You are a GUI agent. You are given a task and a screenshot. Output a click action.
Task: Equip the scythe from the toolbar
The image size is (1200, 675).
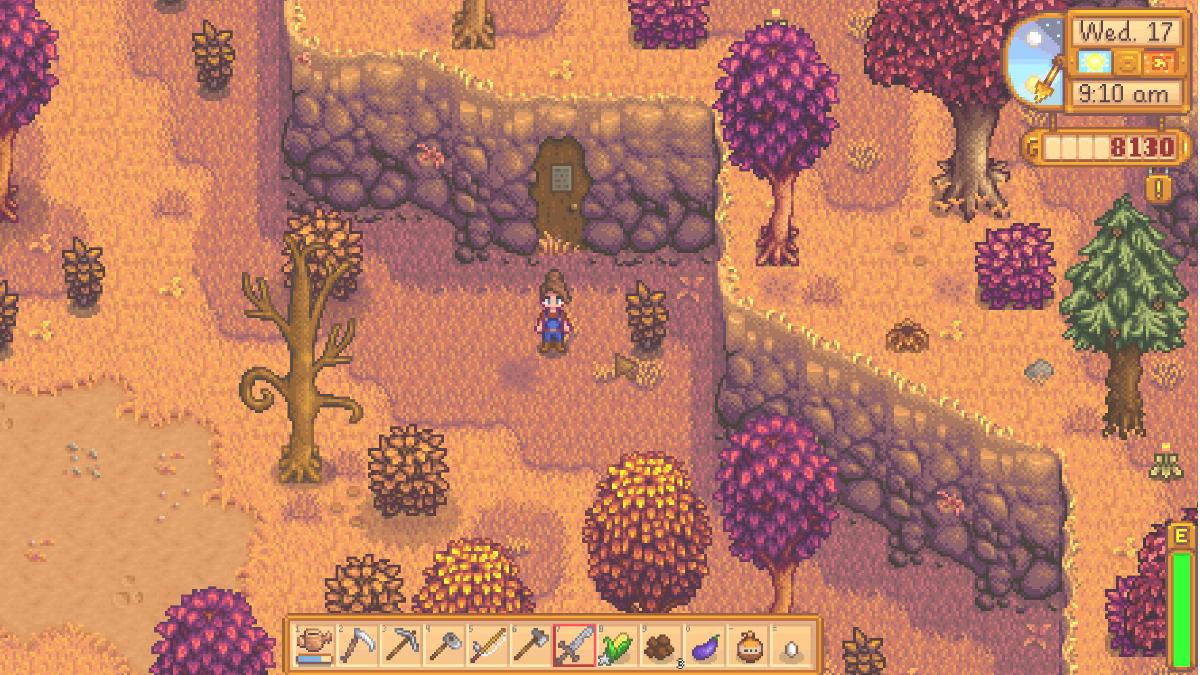click(357, 645)
